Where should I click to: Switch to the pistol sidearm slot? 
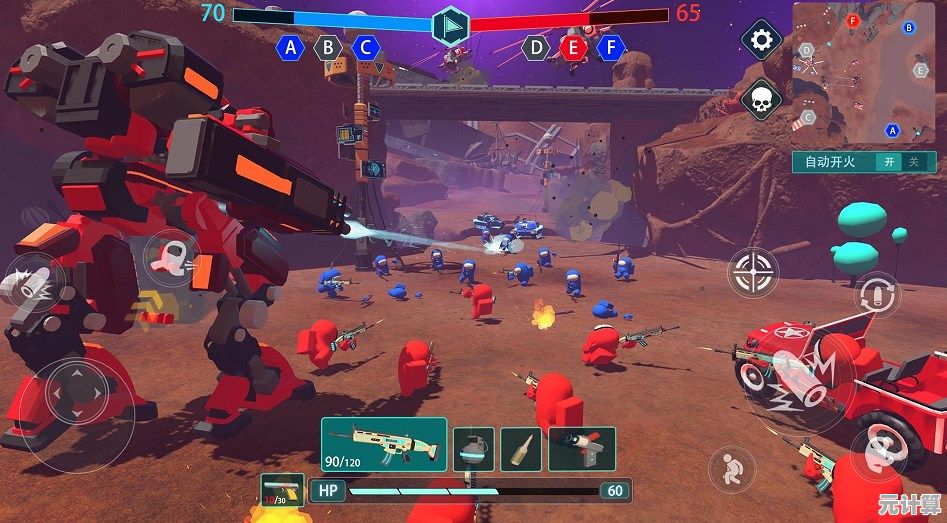(x=282, y=491)
